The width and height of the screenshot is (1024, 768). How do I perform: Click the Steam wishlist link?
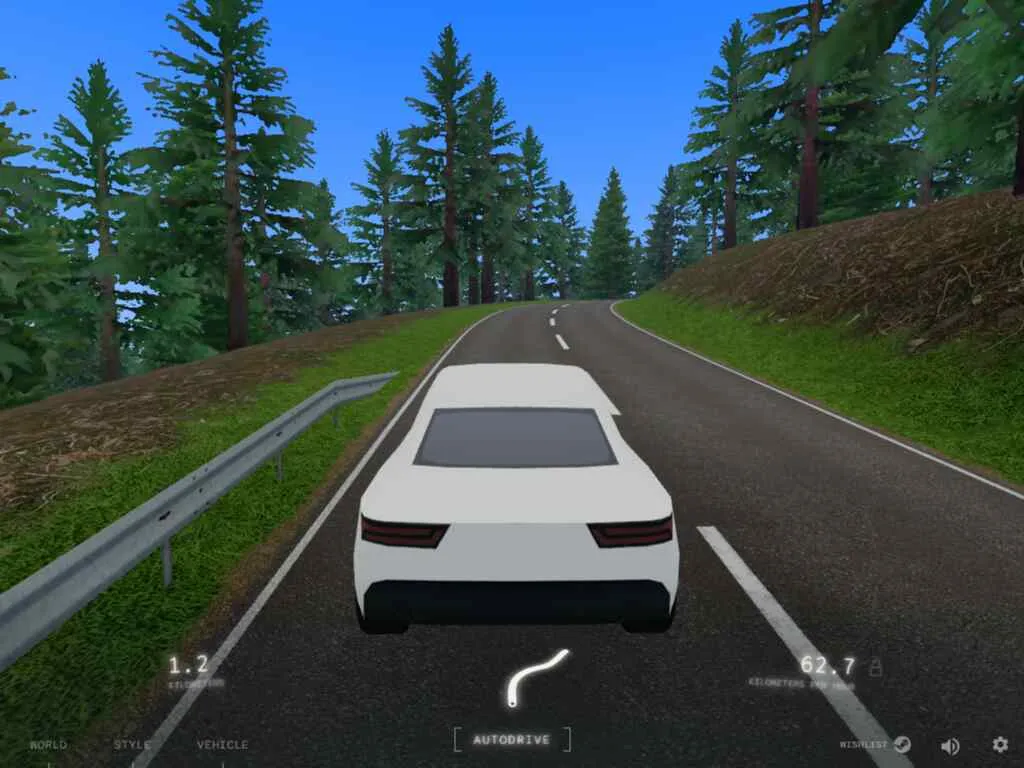[x=876, y=745]
